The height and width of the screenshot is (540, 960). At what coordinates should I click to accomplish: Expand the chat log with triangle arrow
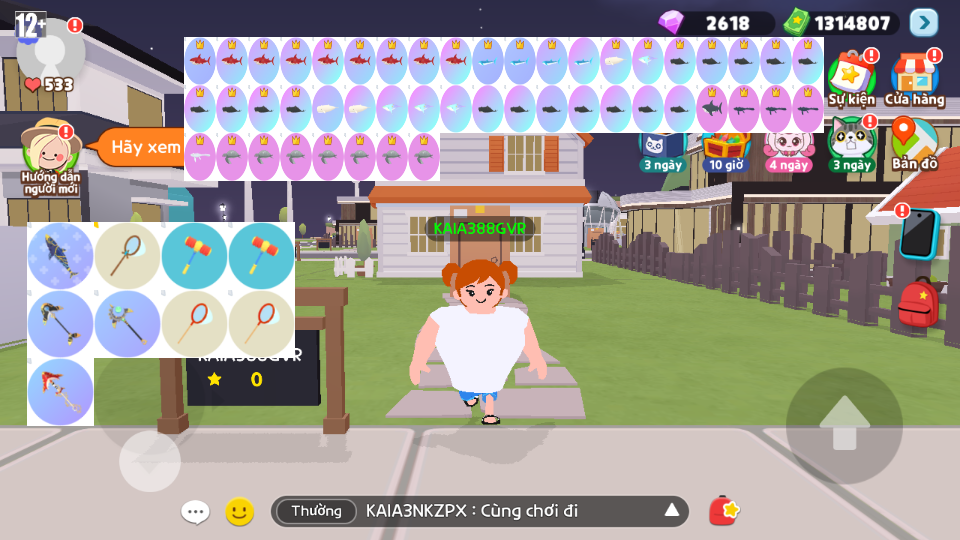(x=672, y=511)
